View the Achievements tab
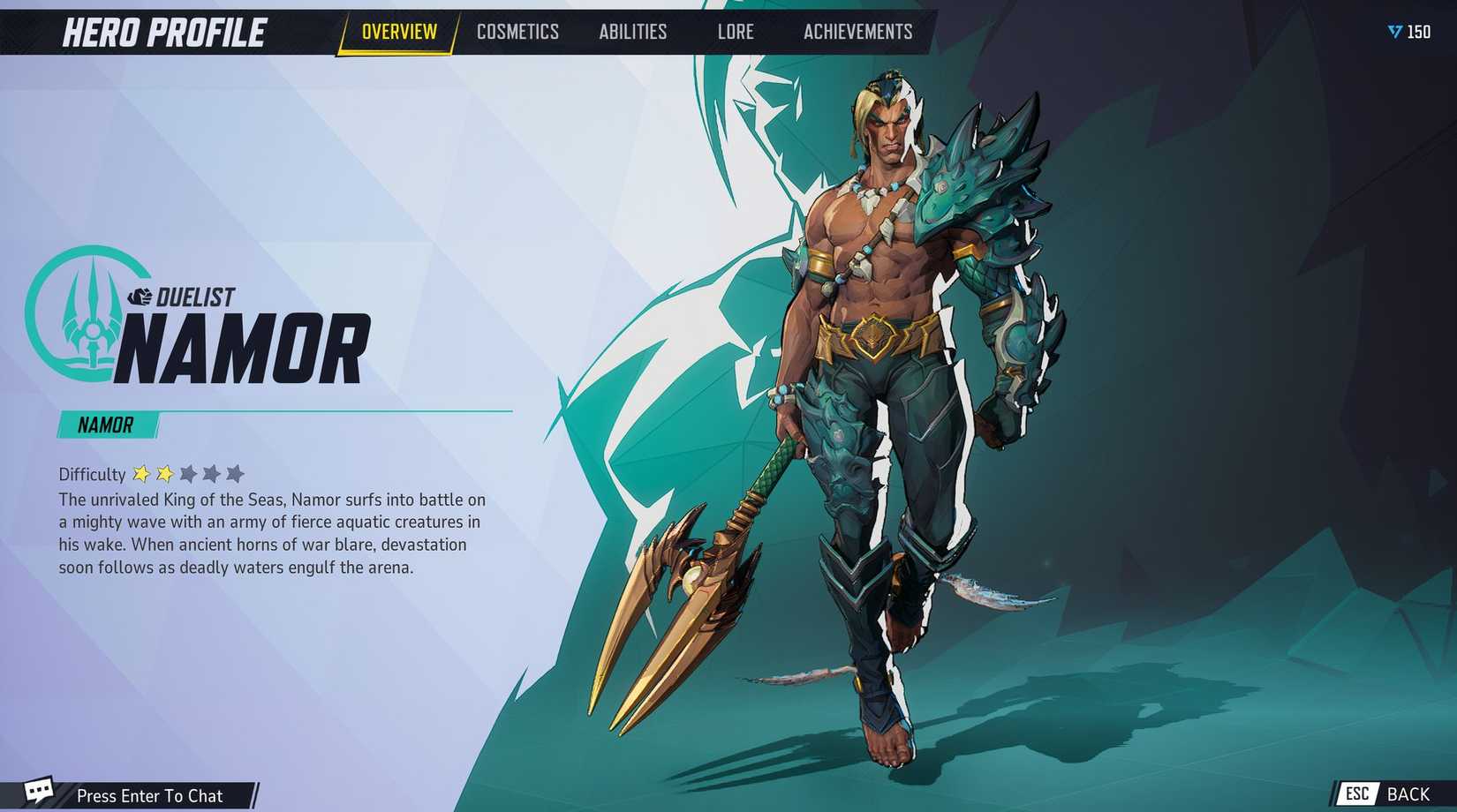 click(x=857, y=33)
